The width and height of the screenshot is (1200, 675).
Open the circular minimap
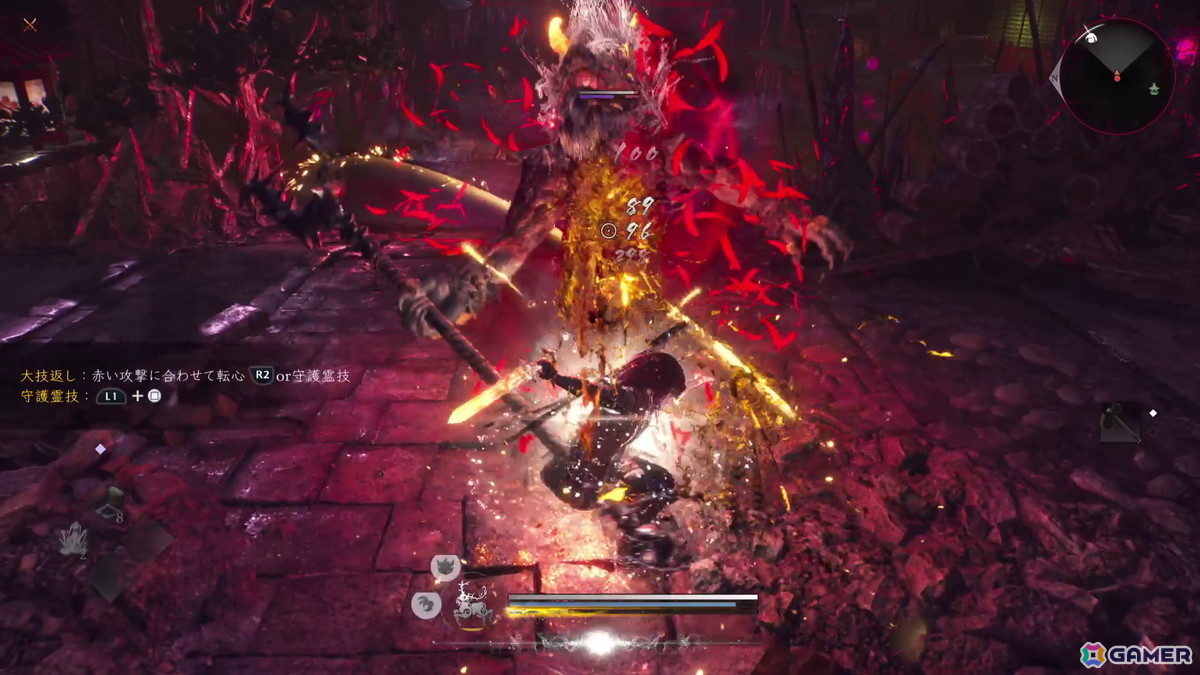[x=1117, y=76]
